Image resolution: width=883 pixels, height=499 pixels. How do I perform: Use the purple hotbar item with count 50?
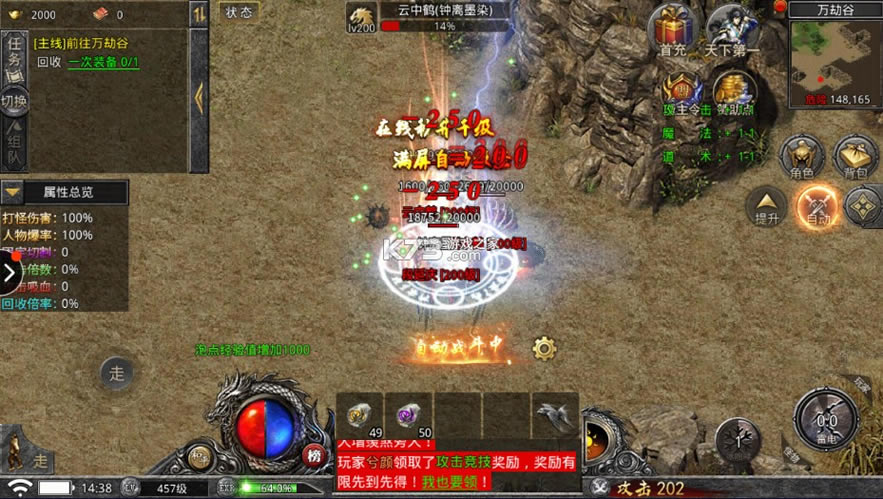407,414
